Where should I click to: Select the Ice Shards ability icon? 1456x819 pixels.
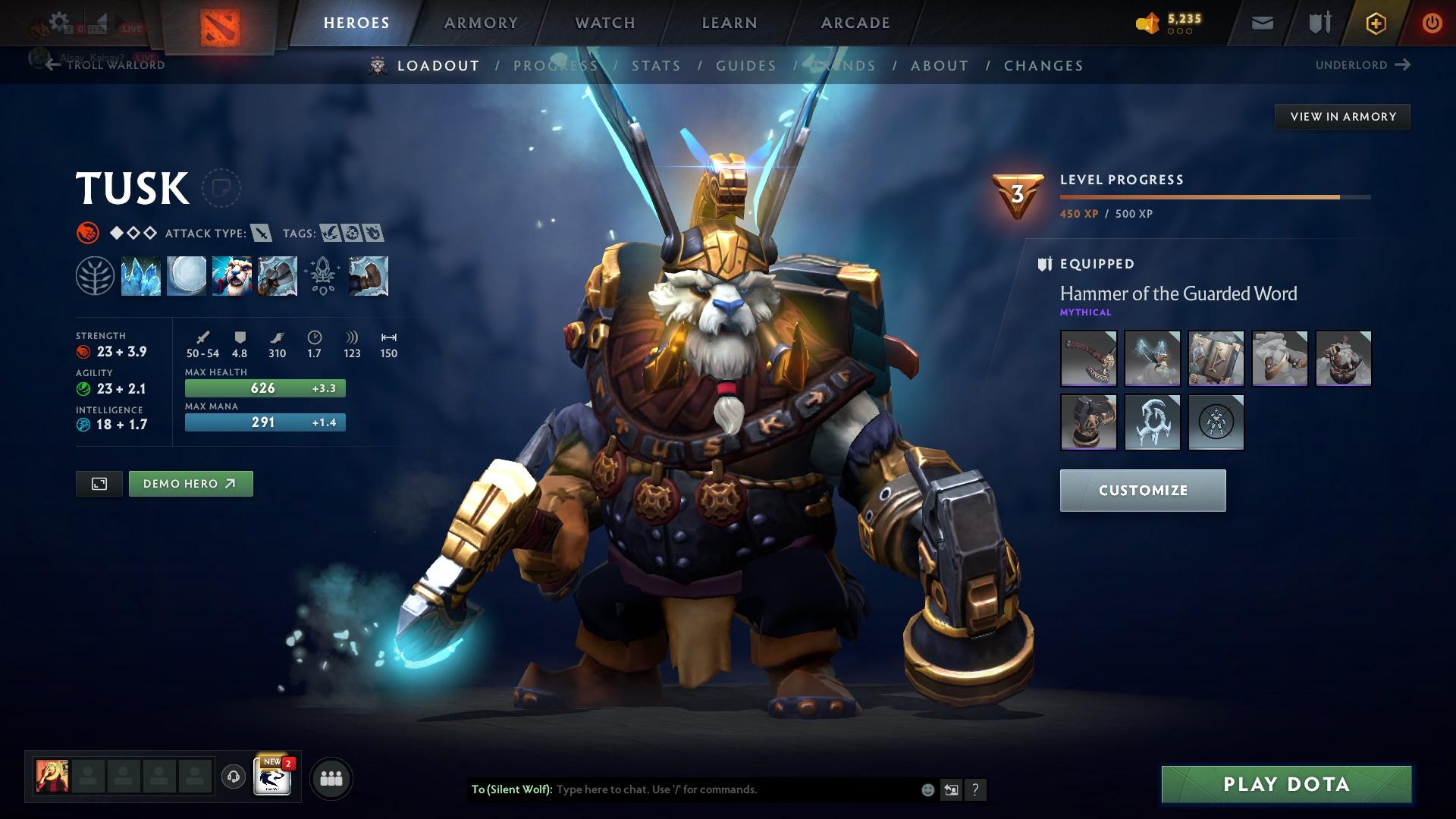(141, 275)
